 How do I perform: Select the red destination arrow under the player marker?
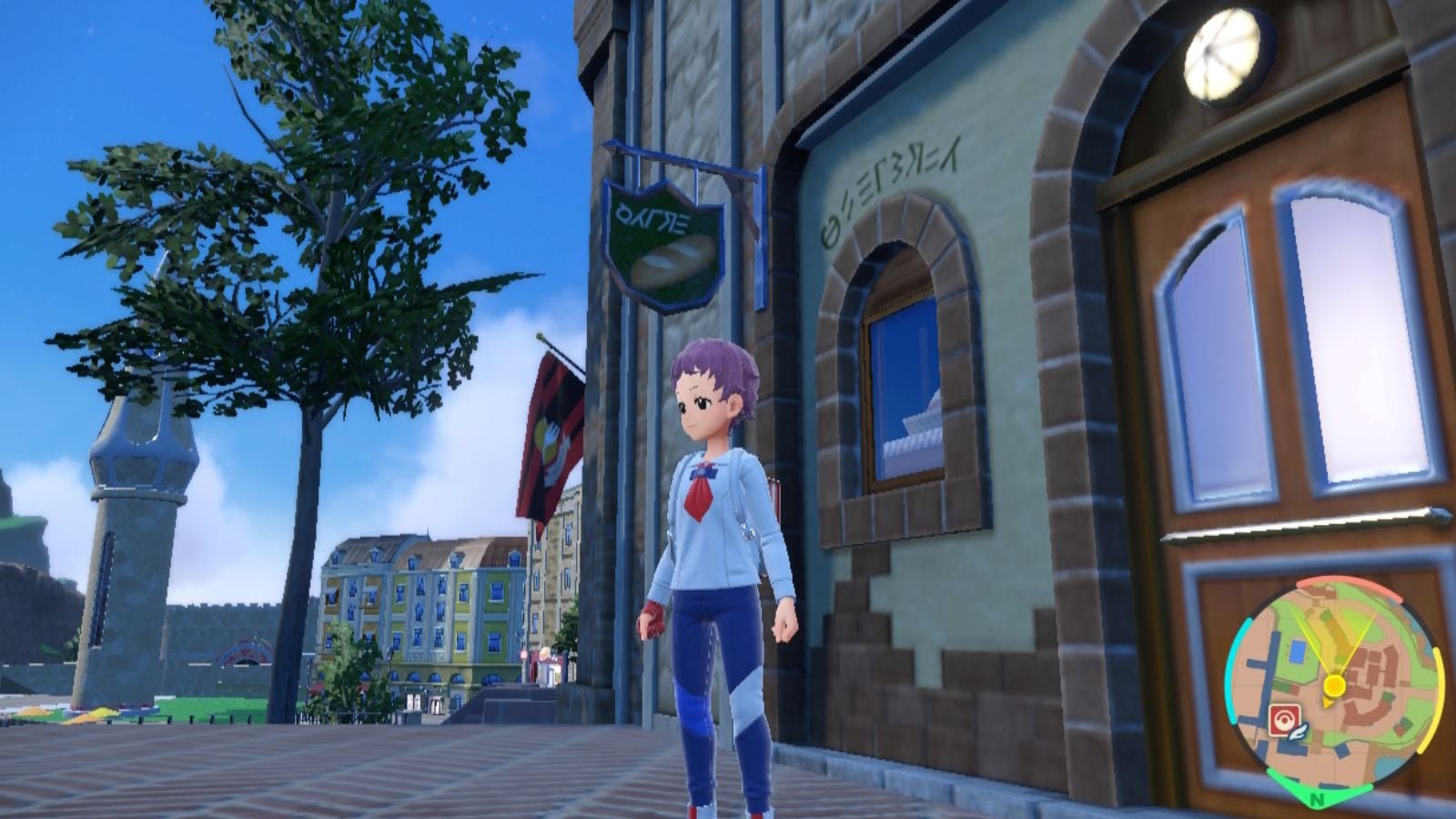click(1327, 703)
